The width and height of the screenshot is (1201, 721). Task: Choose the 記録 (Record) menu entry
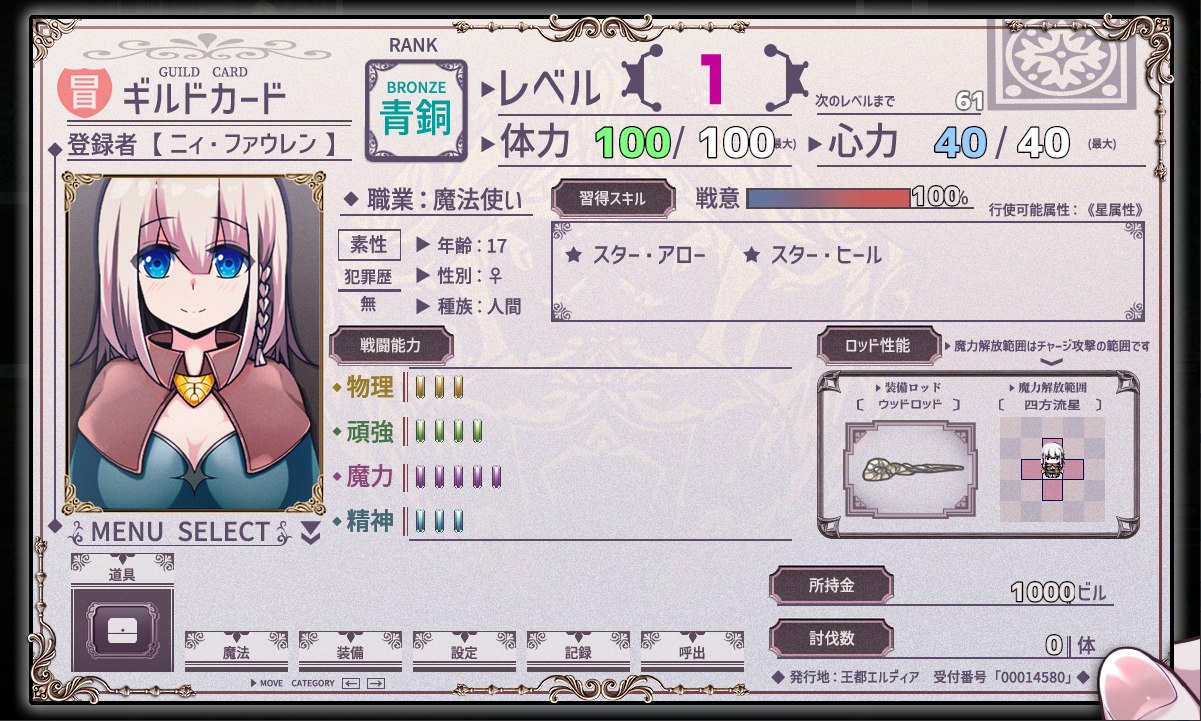click(578, 652)
